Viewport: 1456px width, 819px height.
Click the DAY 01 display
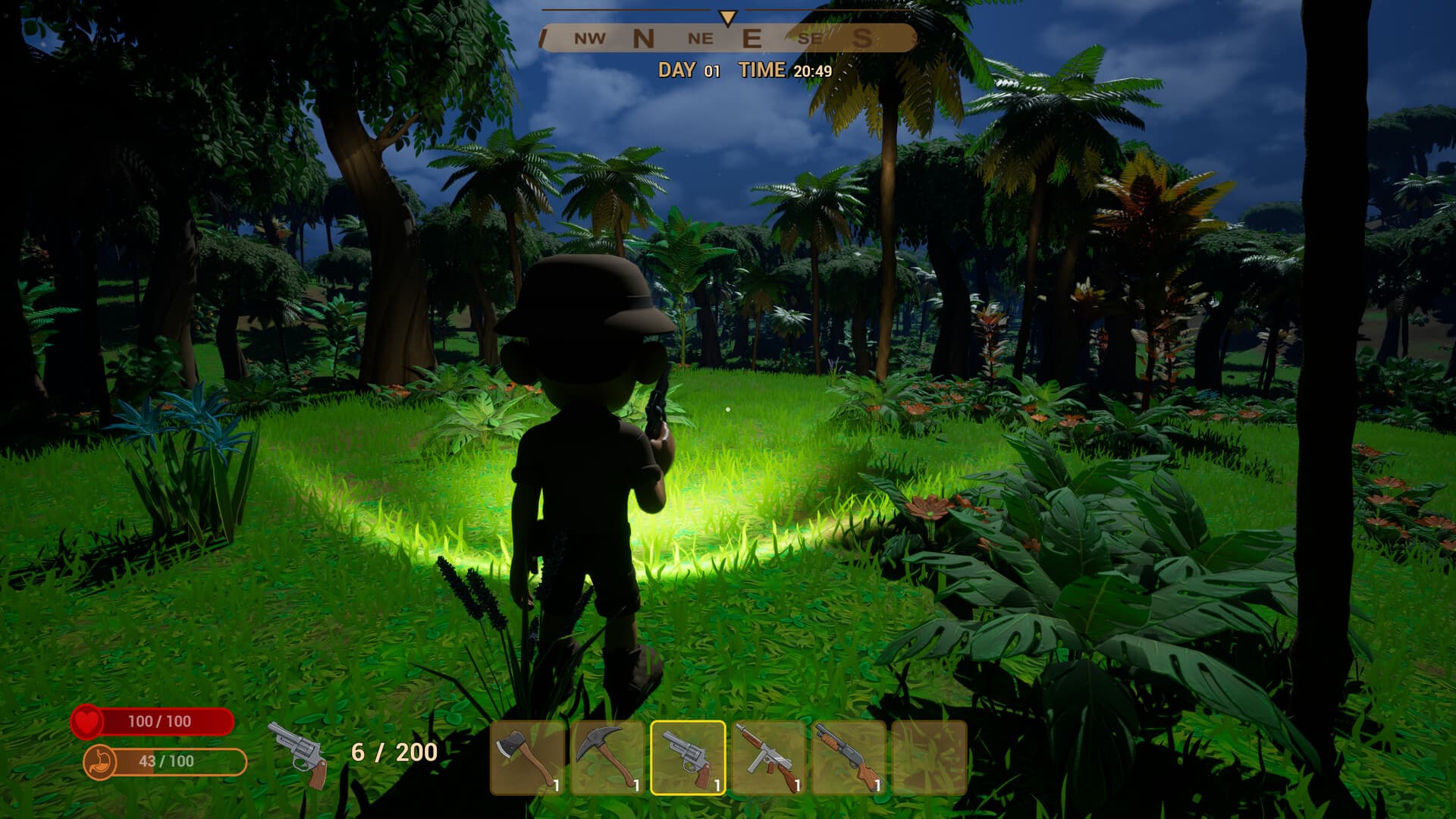pyautogui.click(x=687, y=70)
